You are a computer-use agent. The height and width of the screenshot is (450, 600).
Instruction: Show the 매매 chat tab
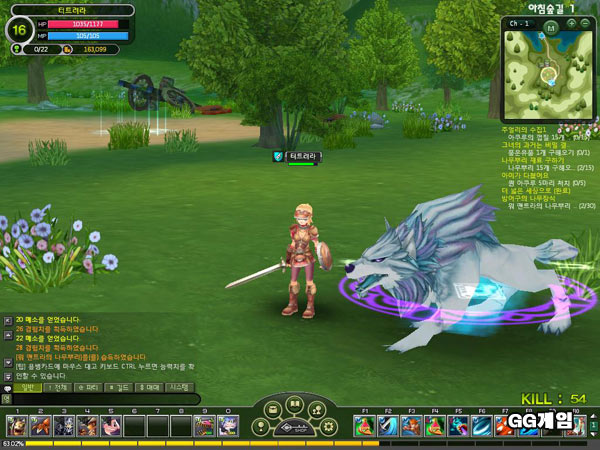(x=150, y=386)
